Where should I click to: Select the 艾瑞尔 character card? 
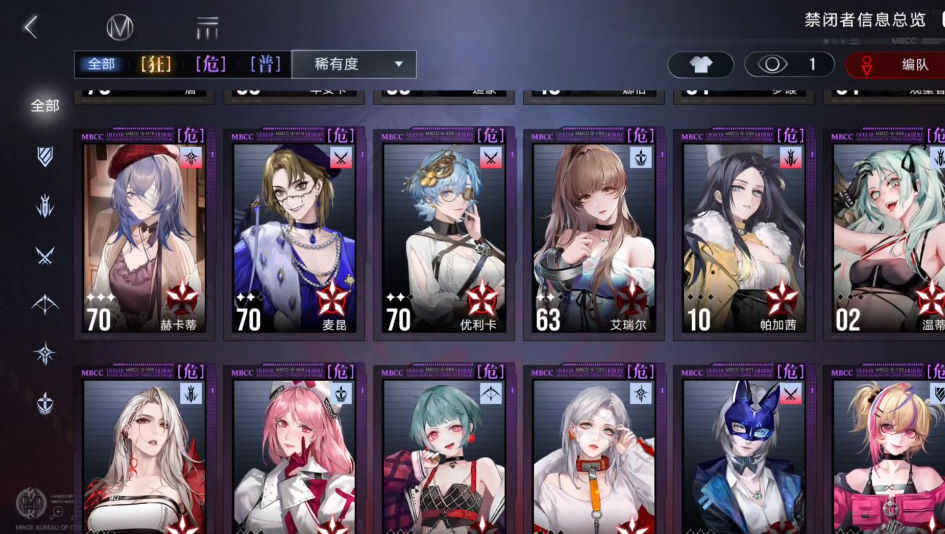(x=594, y=235)
